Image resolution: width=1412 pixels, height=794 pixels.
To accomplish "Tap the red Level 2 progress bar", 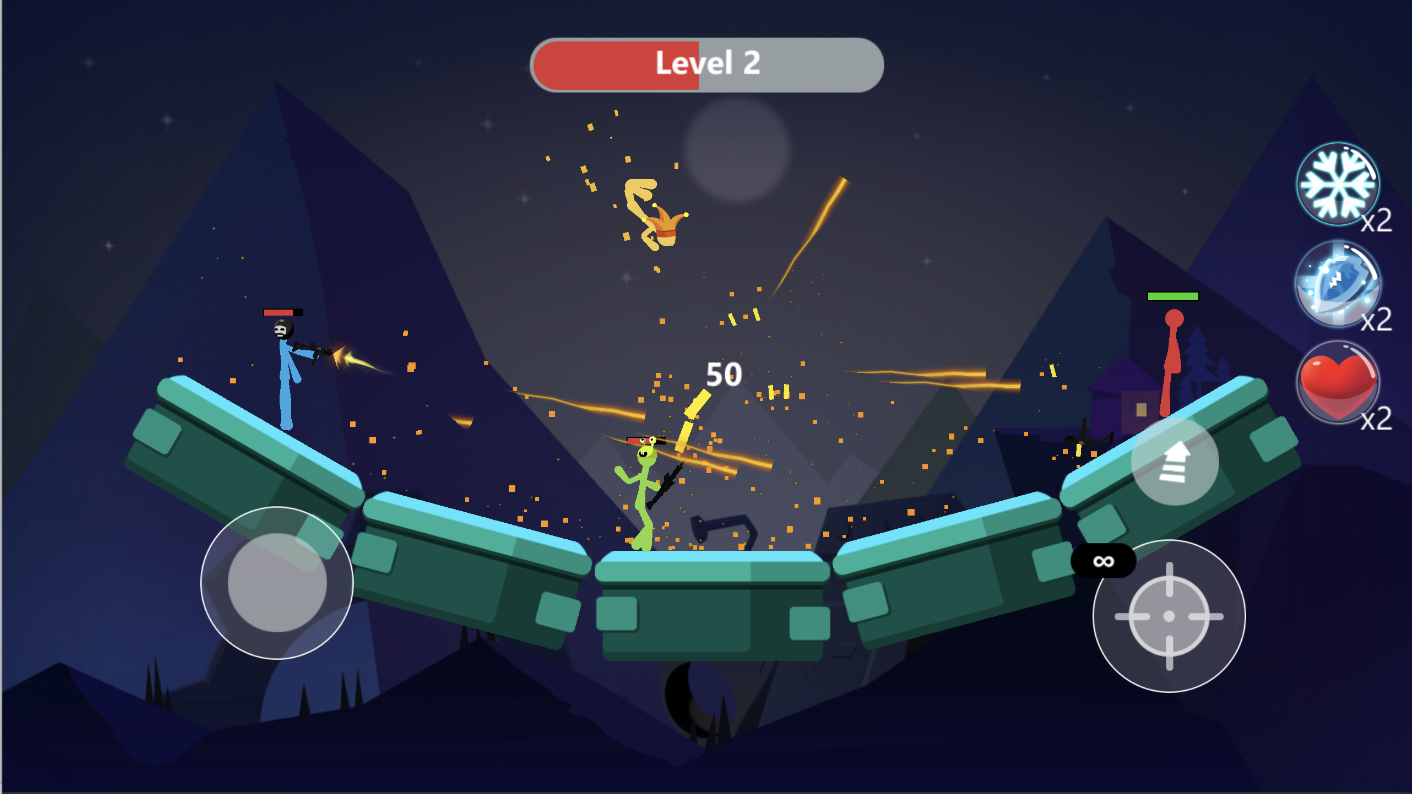I will pos(615,63).
